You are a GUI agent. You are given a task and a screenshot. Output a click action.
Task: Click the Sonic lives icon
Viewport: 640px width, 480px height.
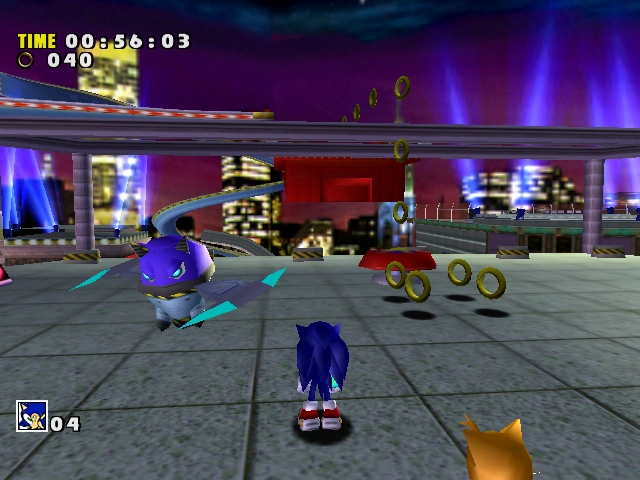(31, 415)
